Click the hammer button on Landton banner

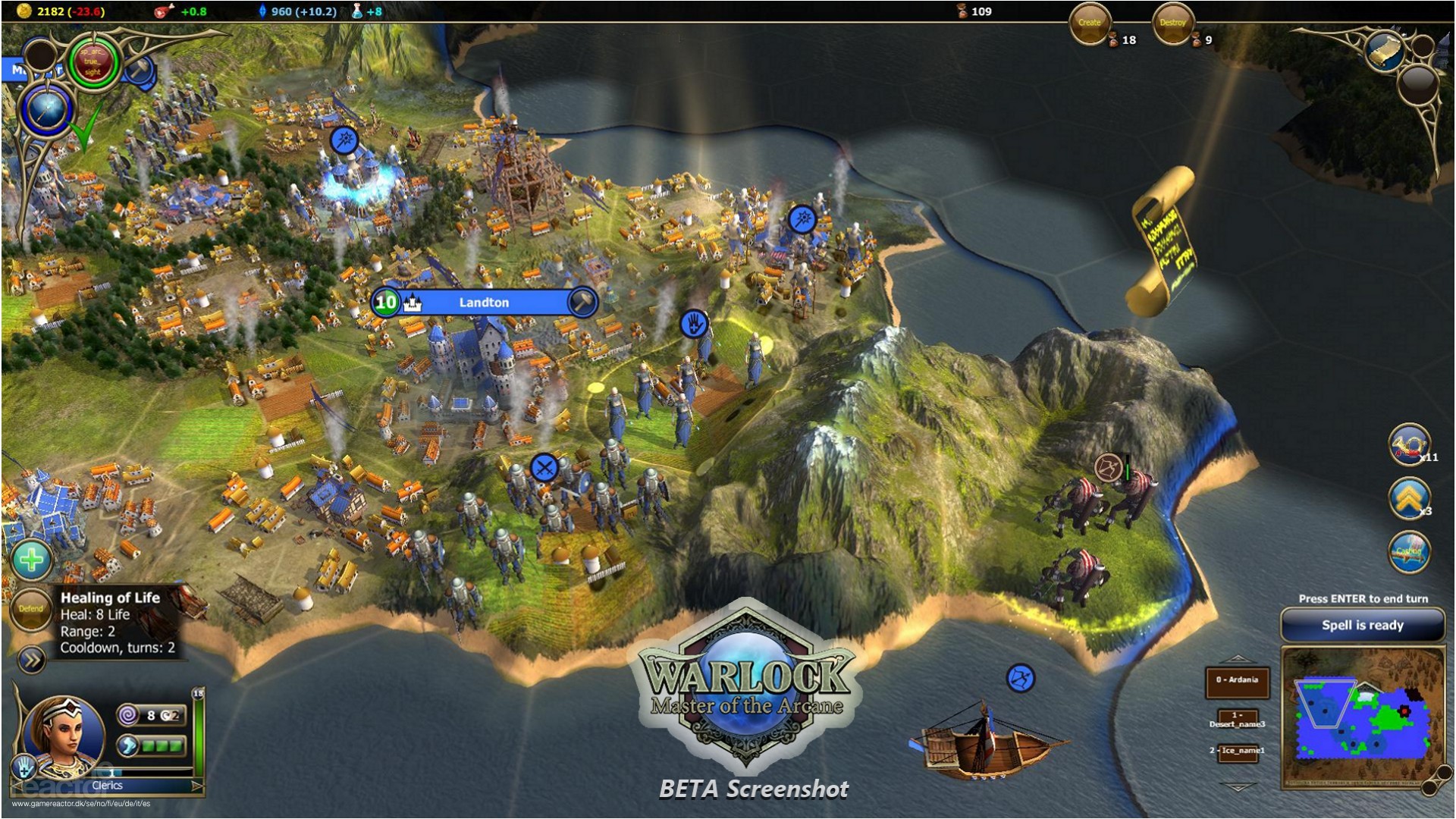(x=582, y=303)
